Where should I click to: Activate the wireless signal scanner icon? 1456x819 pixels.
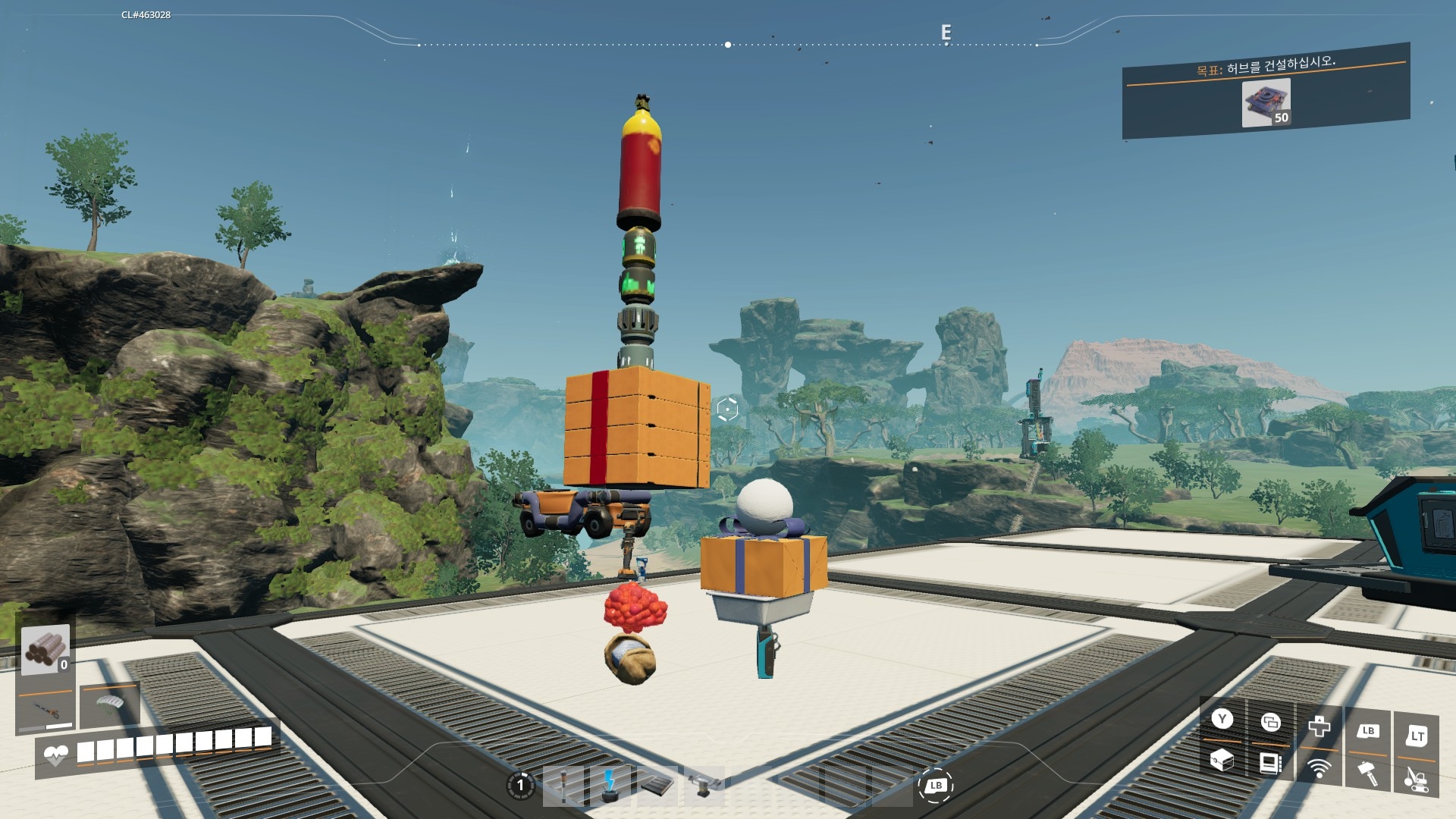click(x=1319, y=768)
